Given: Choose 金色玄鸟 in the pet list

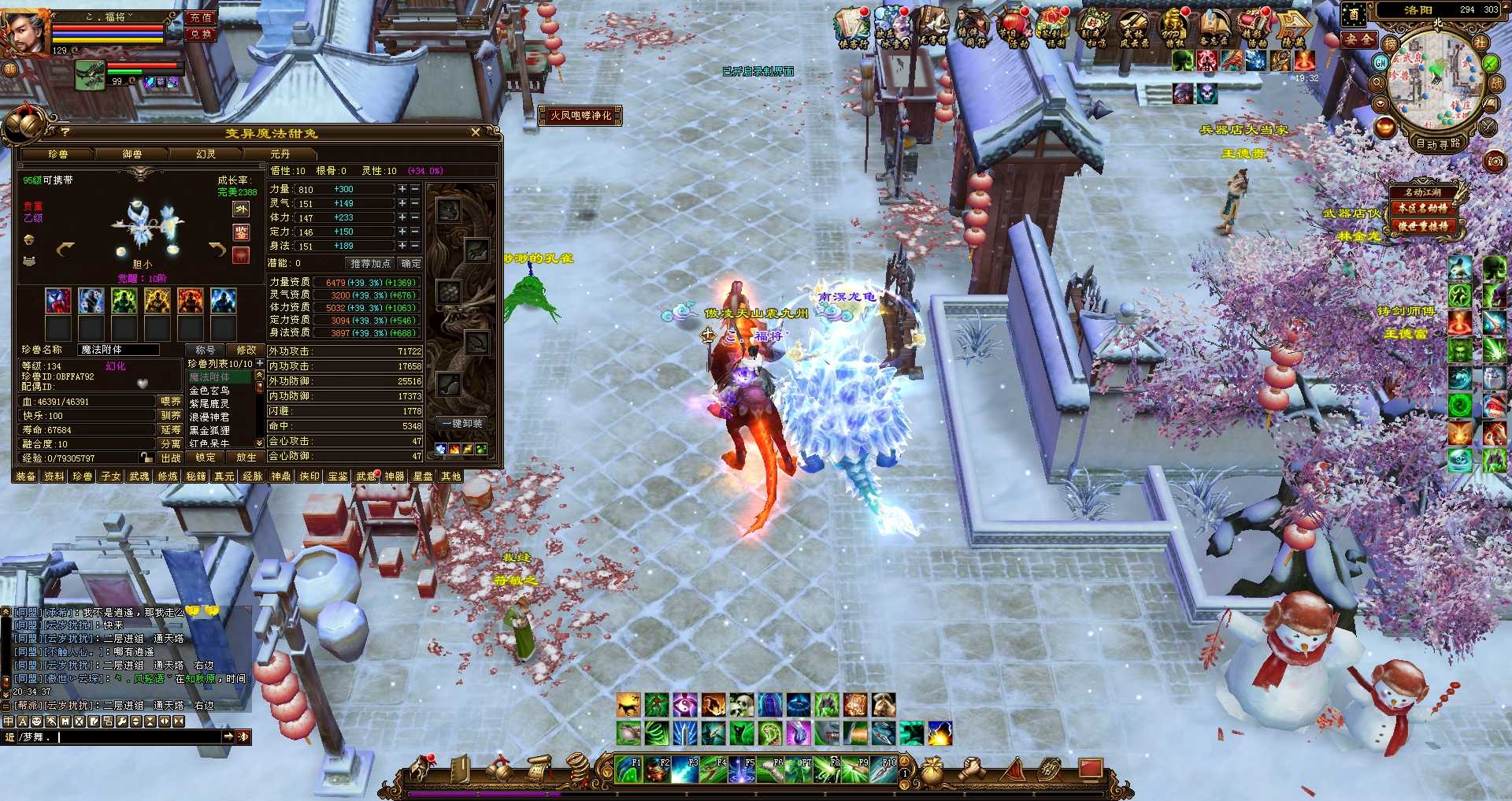Looking at the screenshot, I should point(209,391).
